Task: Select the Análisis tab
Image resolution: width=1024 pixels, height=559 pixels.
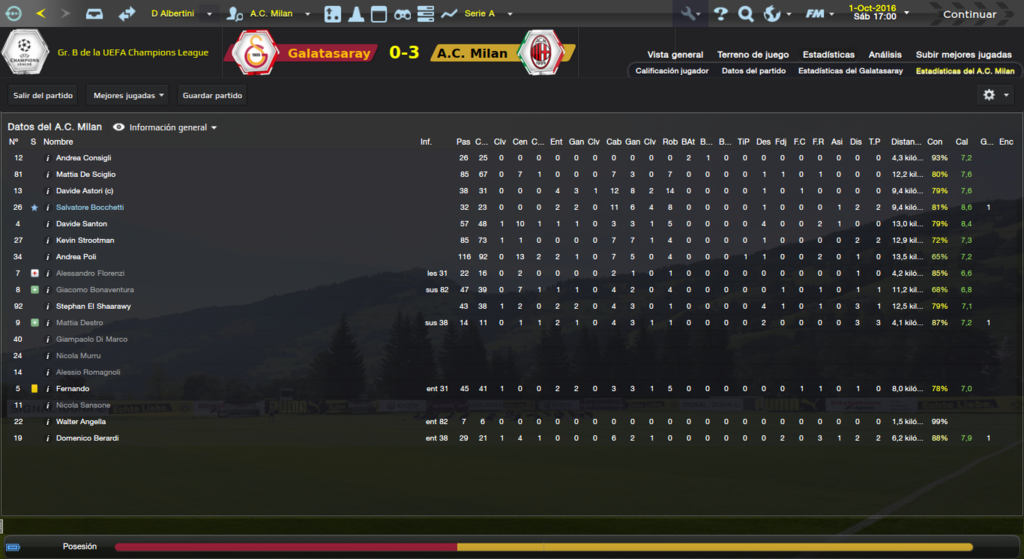Action: (885, 54)
